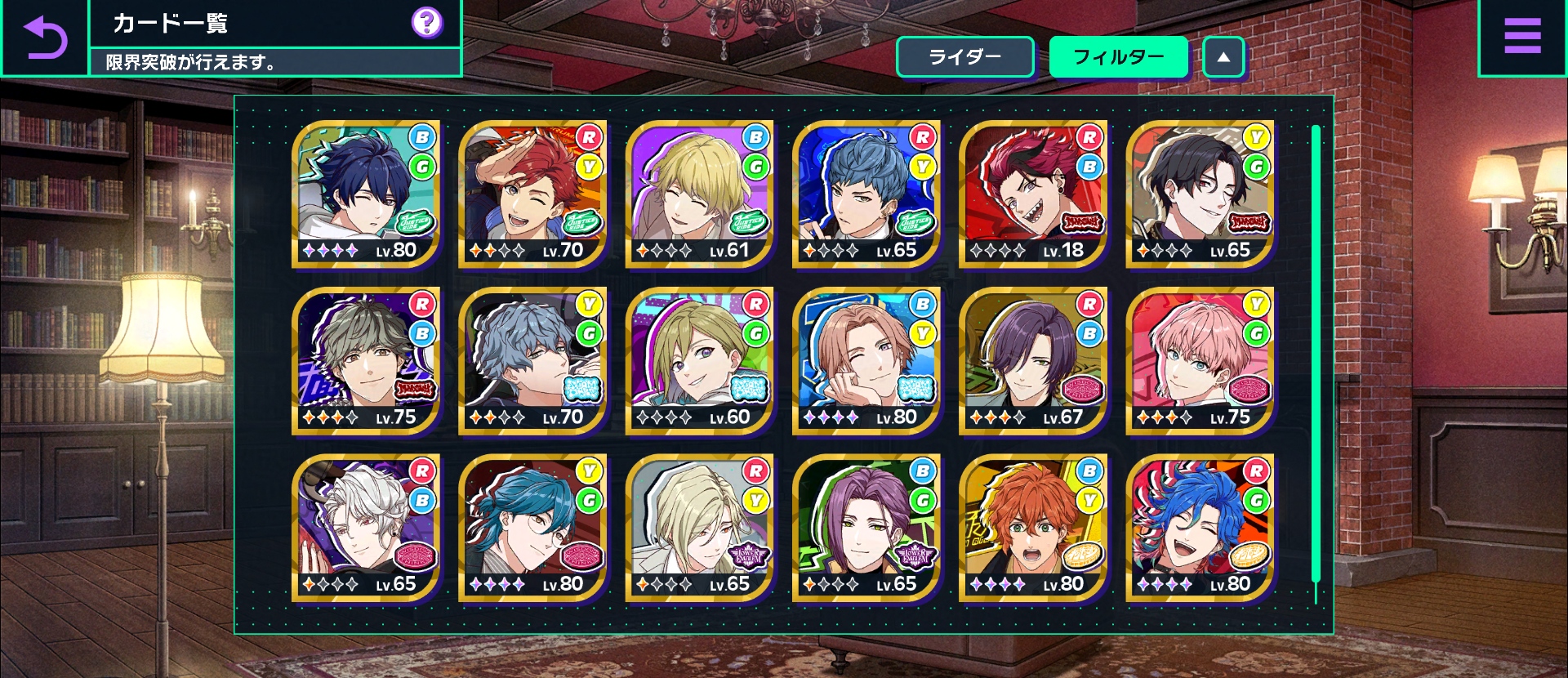Pick the orange-haired shouting Lv.80 card
Screen dimensions: 1568x678
pyautogui.click(x=1033, y=528)
